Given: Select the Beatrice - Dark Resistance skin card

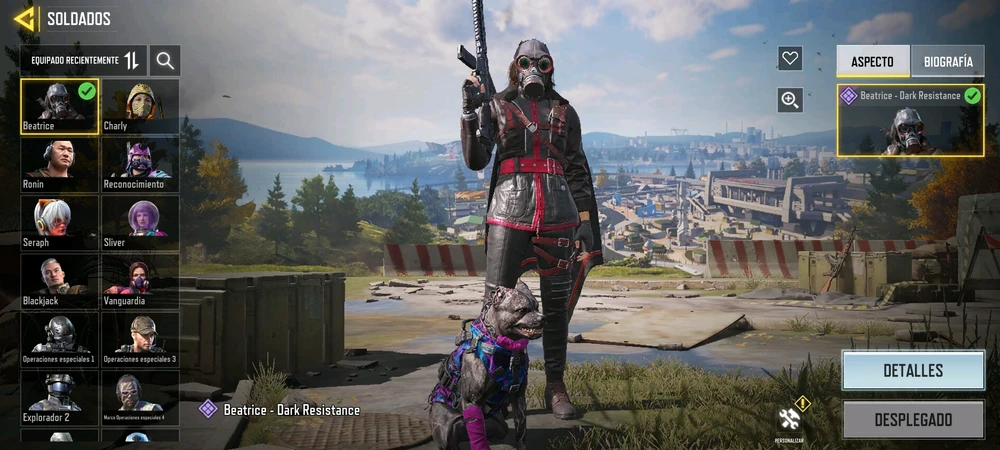Looking at the screenshot, I should [x=910, y=120].
